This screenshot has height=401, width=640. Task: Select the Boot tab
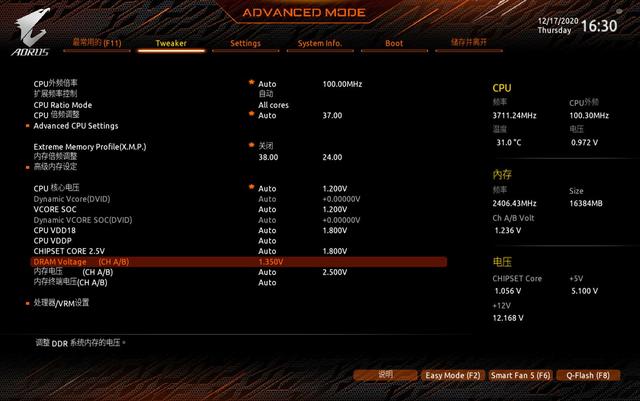click(x=394, y=44)
